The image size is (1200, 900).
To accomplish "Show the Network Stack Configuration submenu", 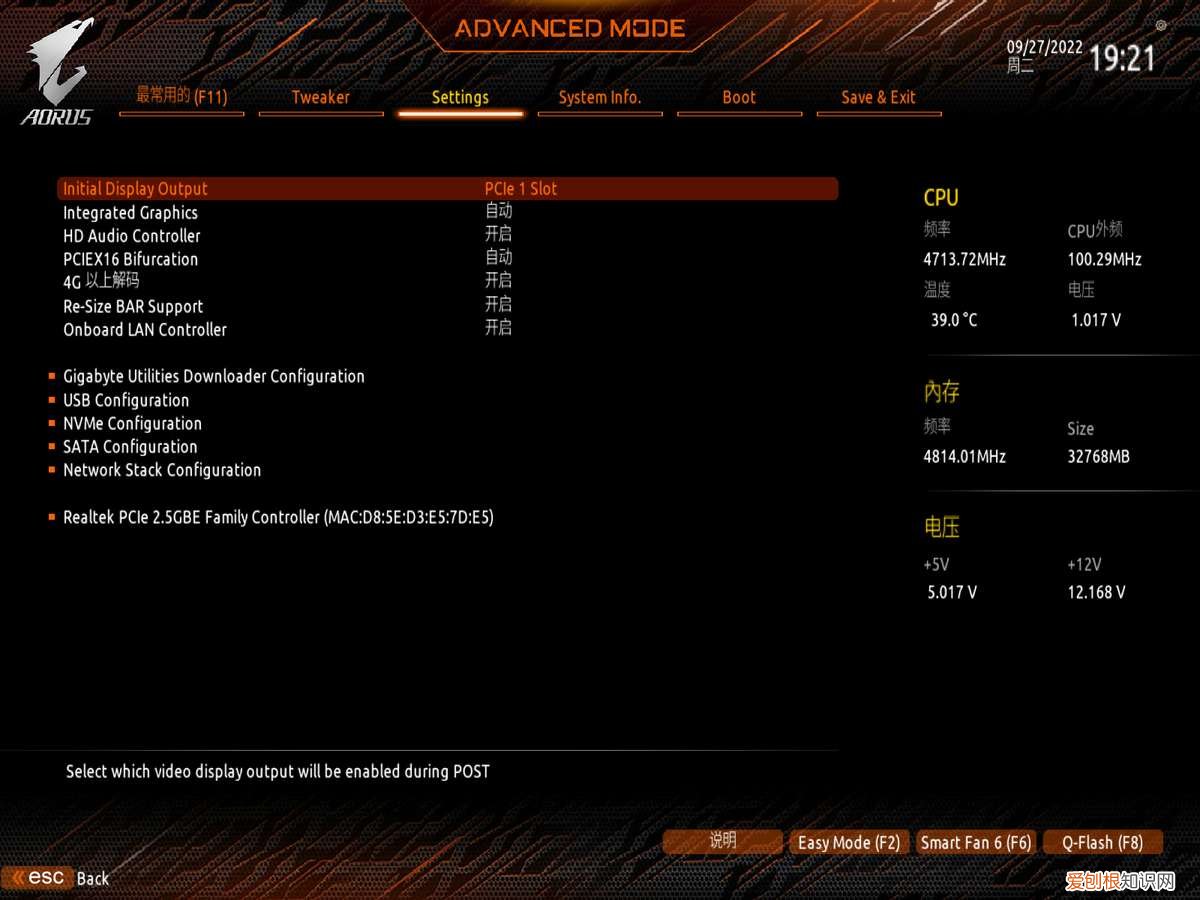I will point(162,470).
